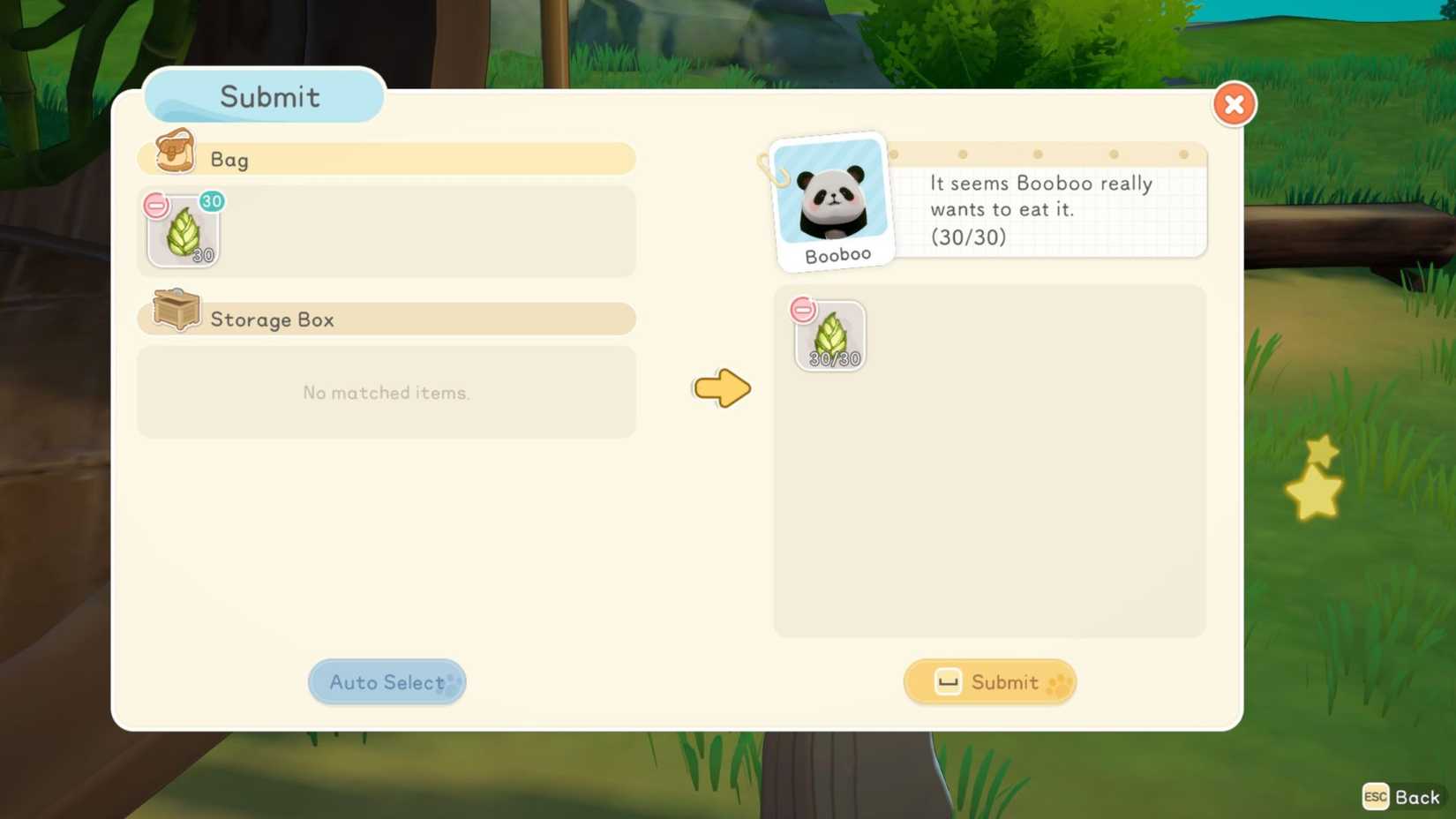Remove the submitted bamboo shoot with its minus badge
The height and width of the screenshot is (819, 1456).
coord(804,309)
